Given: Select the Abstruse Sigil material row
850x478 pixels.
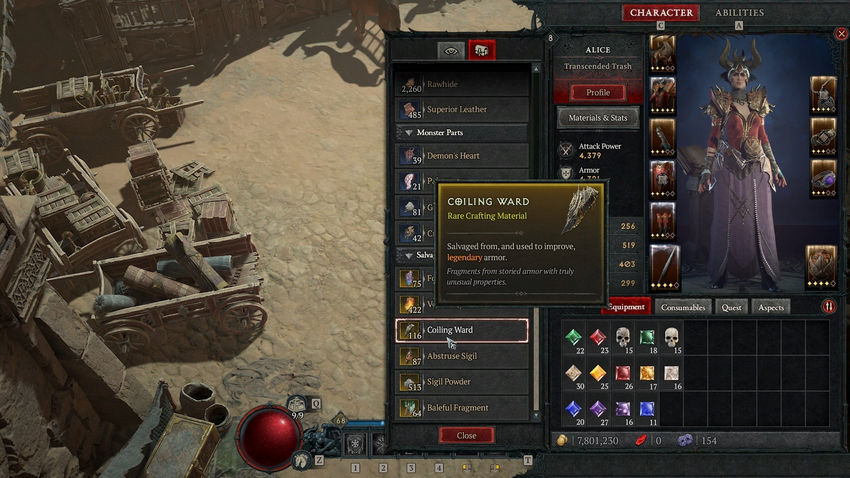Looking at the screenshot, I should click(462, 356).
